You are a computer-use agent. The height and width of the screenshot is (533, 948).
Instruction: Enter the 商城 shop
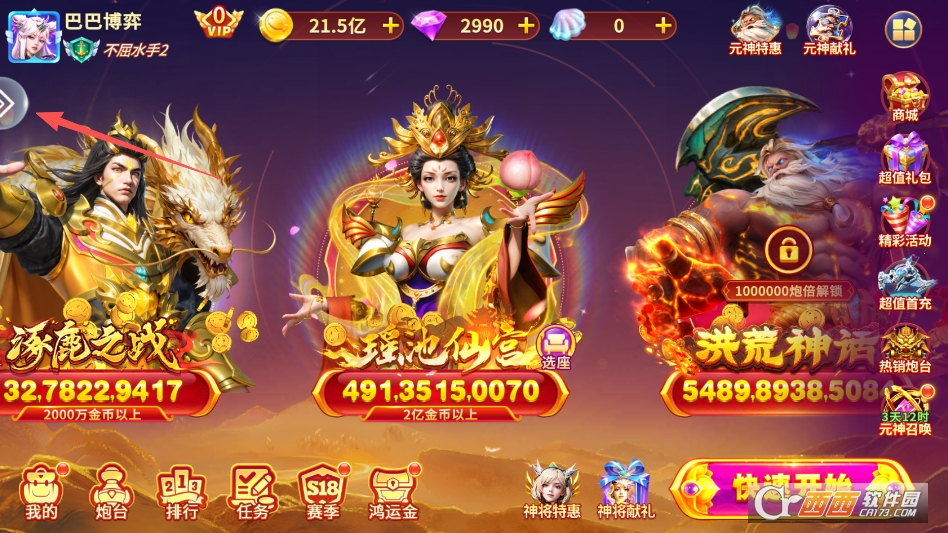click(905, 96)
